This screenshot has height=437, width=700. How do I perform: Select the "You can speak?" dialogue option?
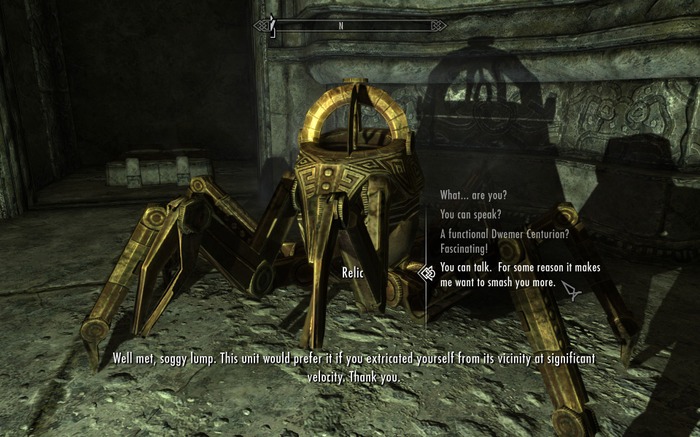coord(471,214)
